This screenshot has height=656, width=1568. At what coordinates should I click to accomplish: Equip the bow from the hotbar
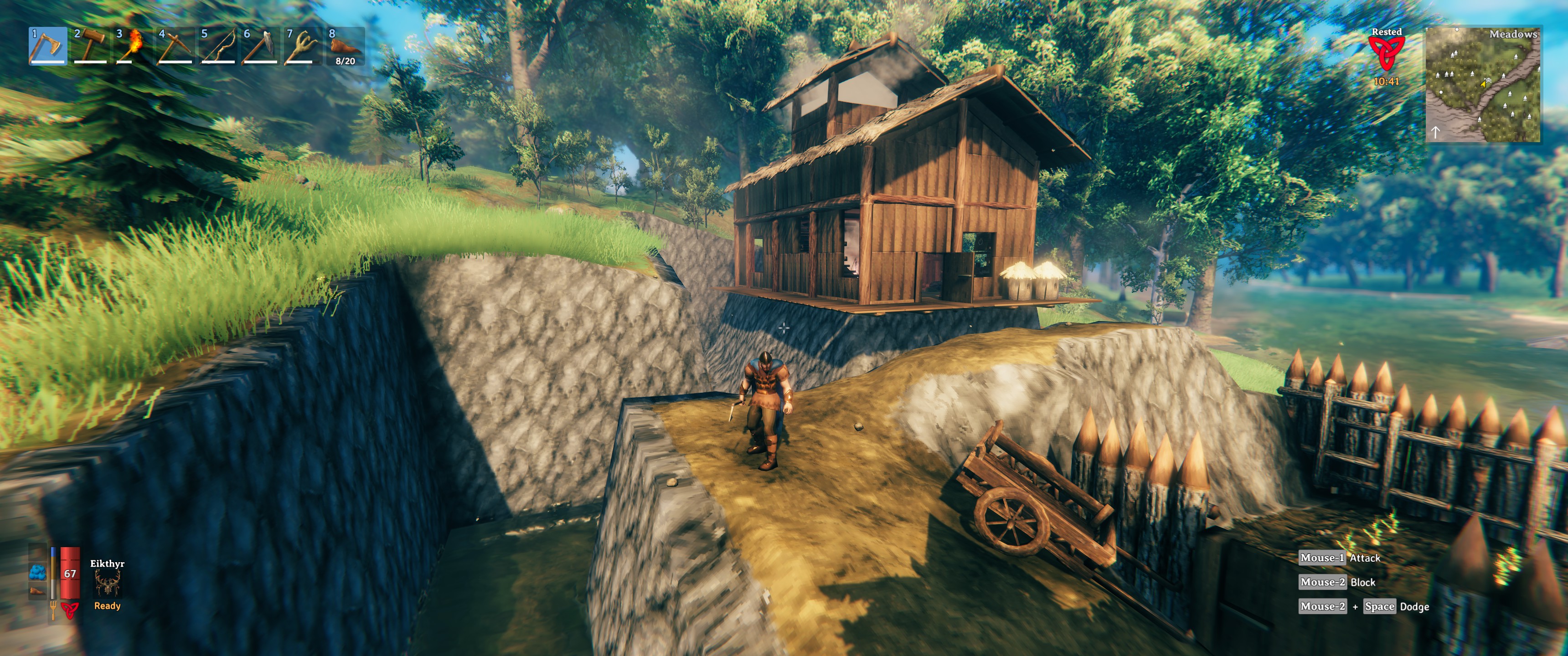(x=217, y=46)
